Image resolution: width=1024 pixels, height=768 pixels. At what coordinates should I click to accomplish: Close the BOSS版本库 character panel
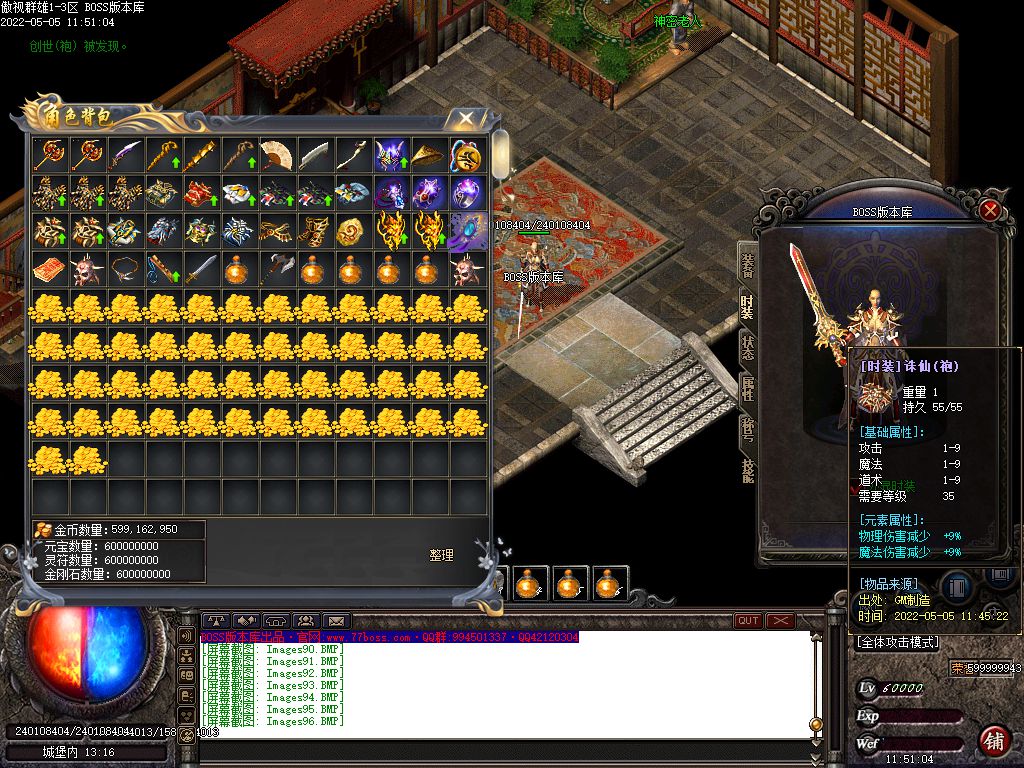pyautogui.click(x=990, y=210)
